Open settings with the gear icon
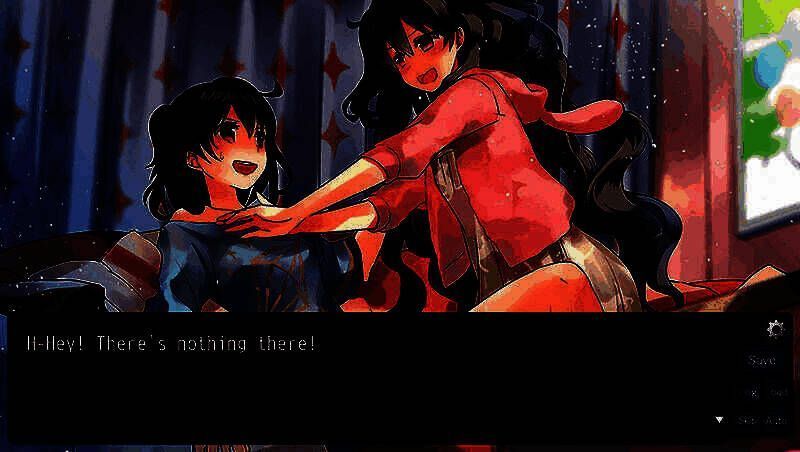800x452 pixels. (x=774, y=329)
